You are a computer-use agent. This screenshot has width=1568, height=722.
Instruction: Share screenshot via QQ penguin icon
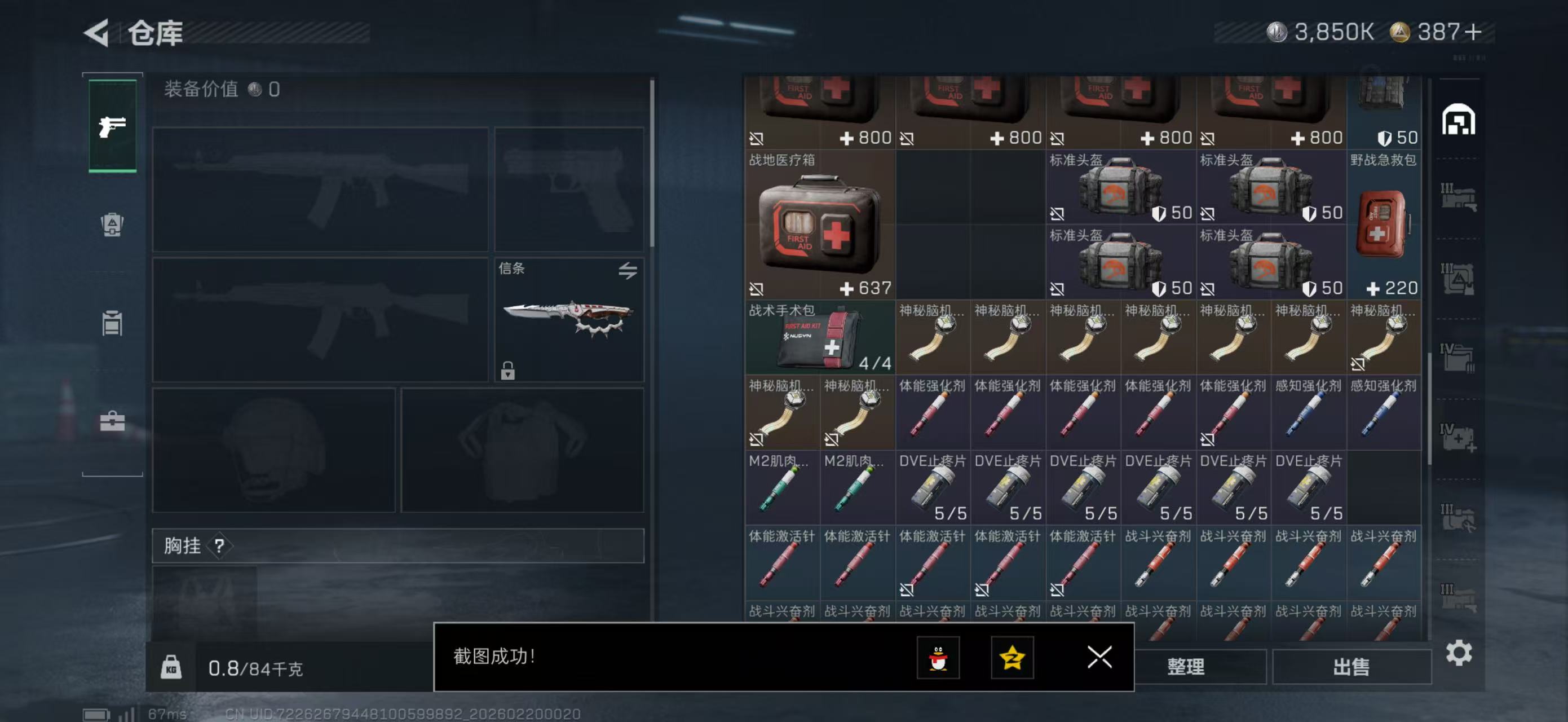point(938,658)
